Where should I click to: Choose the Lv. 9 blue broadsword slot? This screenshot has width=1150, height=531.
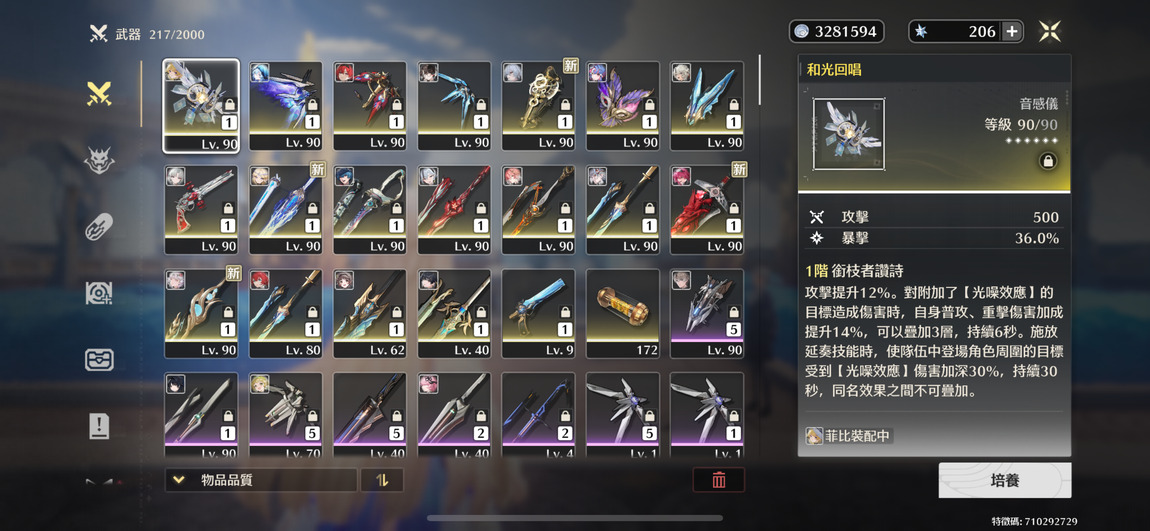538,313
